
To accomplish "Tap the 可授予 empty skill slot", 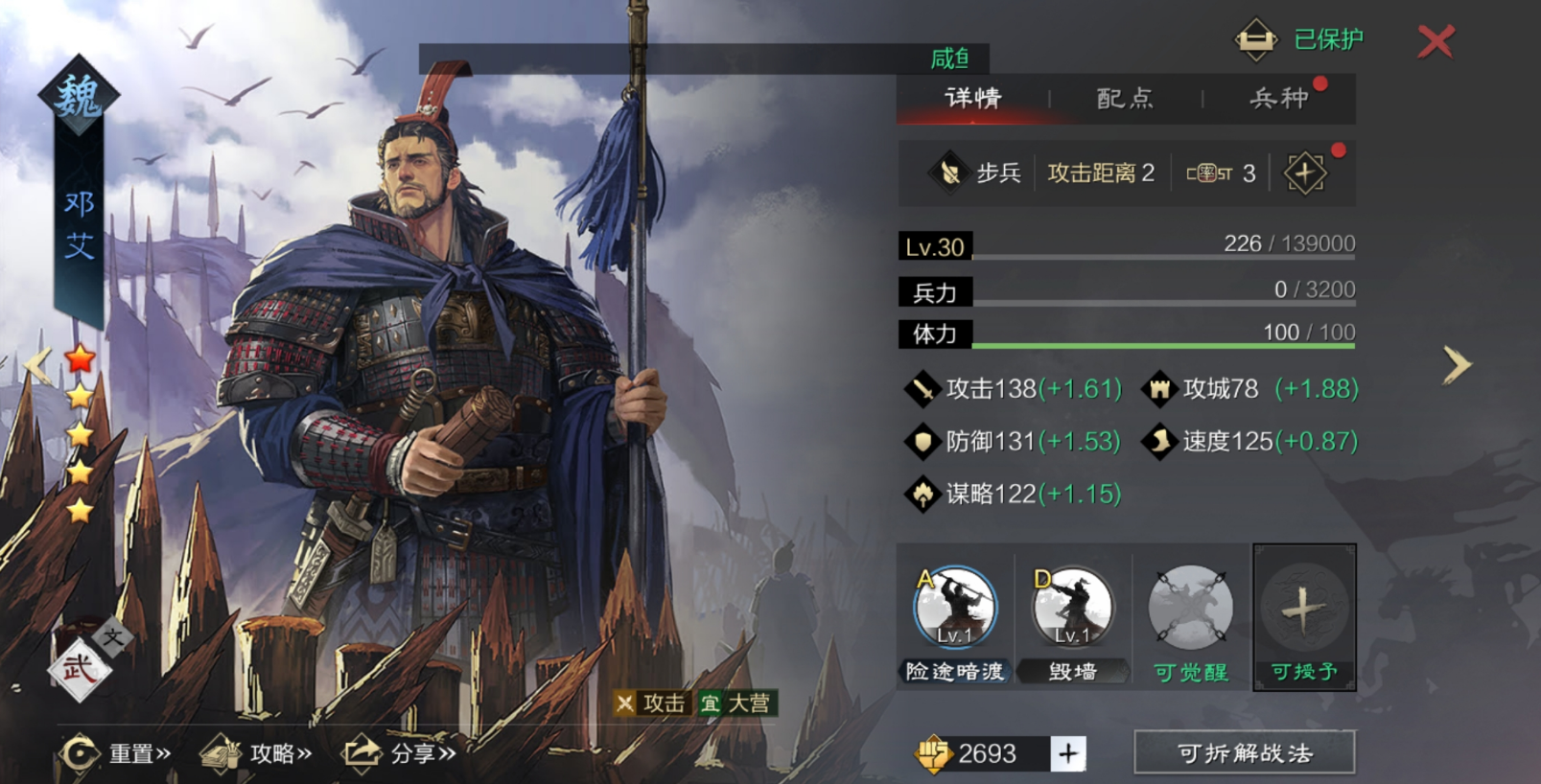I will [x=1304, y=609].
